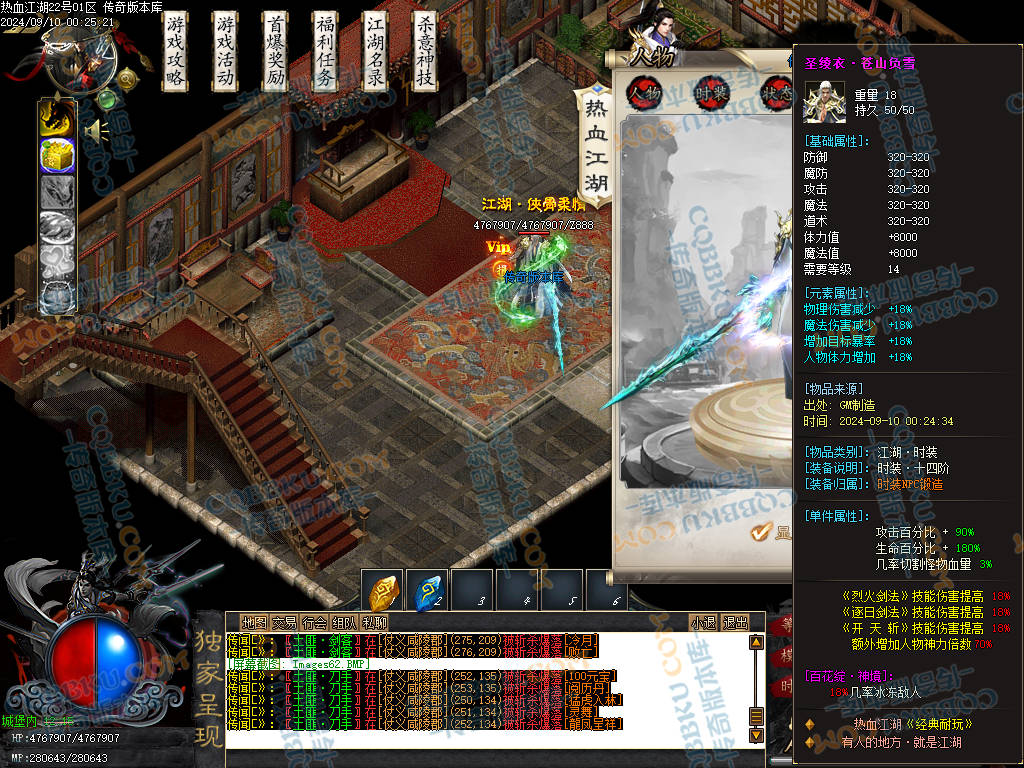This screenshot has width=1024, height=768.
Task: Click the 交易 trade button
Action: click(285, 622)
